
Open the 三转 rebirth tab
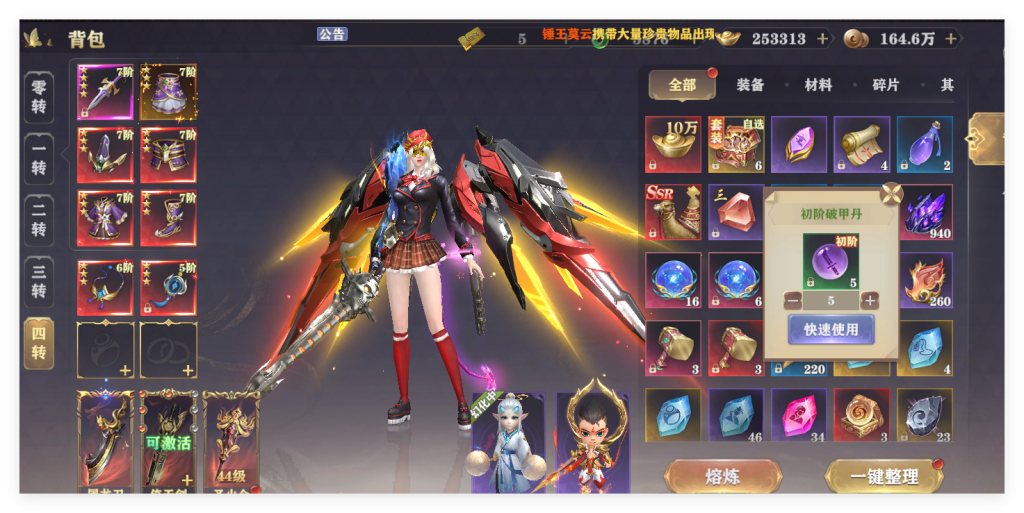coord(39,281)
